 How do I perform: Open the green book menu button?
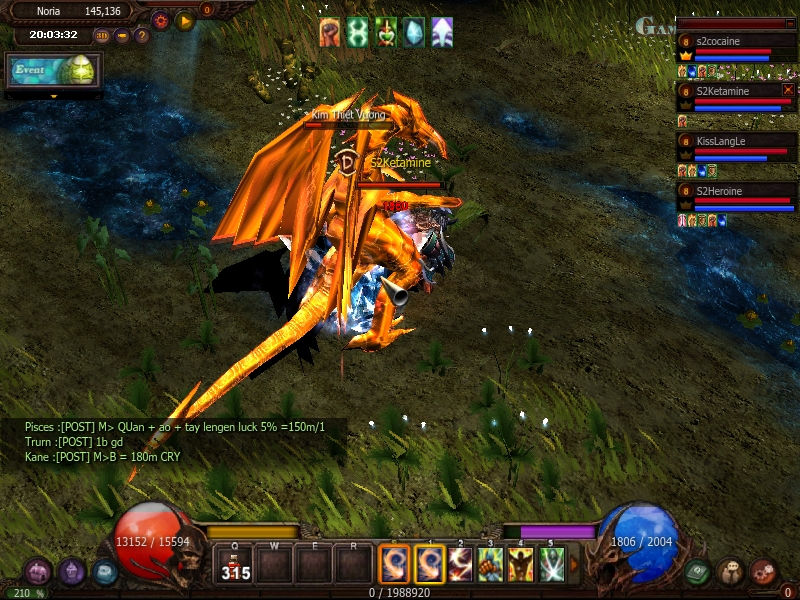pyautogui.click(x=698, y=572)
